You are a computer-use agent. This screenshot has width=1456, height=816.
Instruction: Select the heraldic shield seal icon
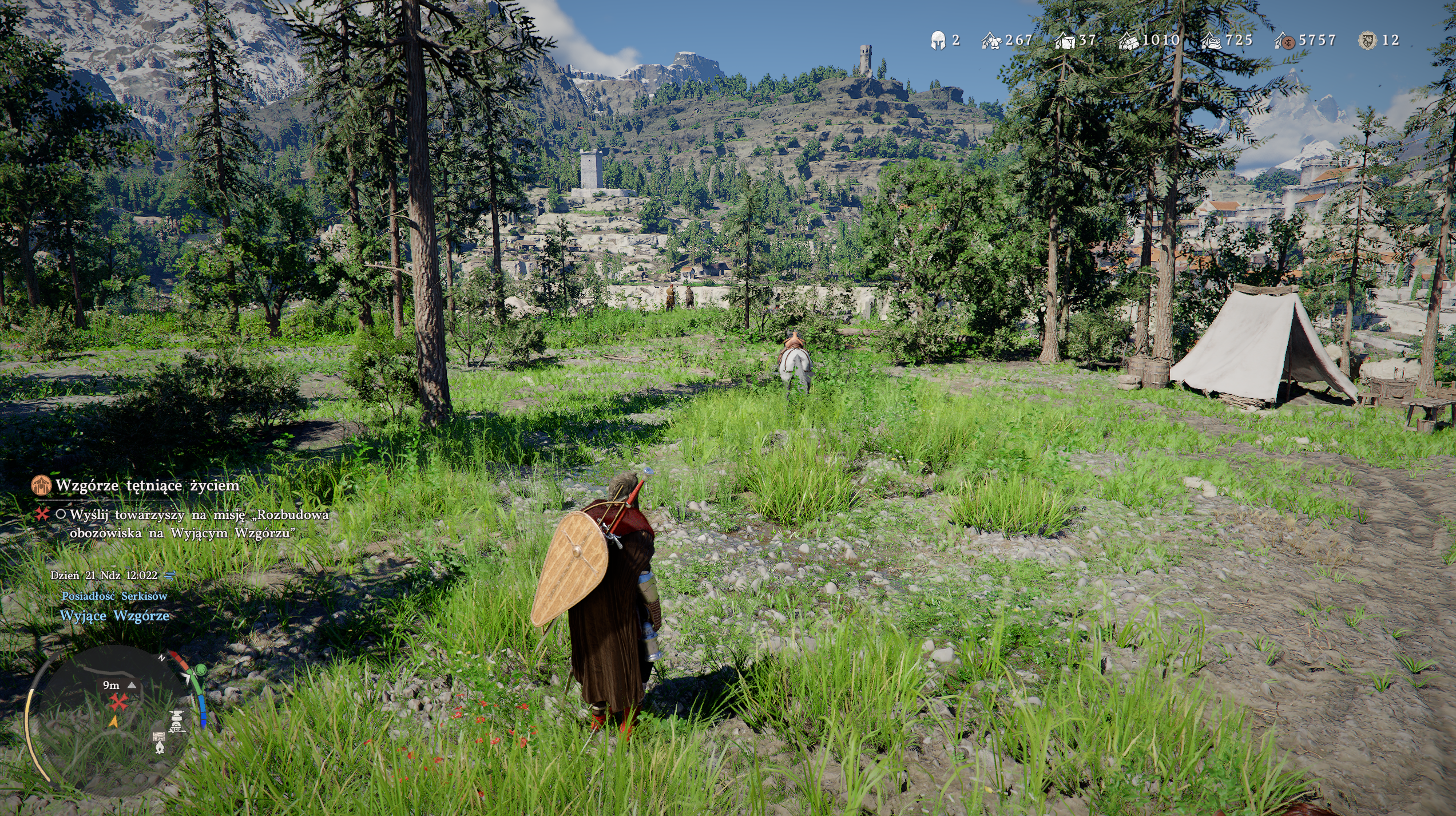click(x=1368, y=41)
